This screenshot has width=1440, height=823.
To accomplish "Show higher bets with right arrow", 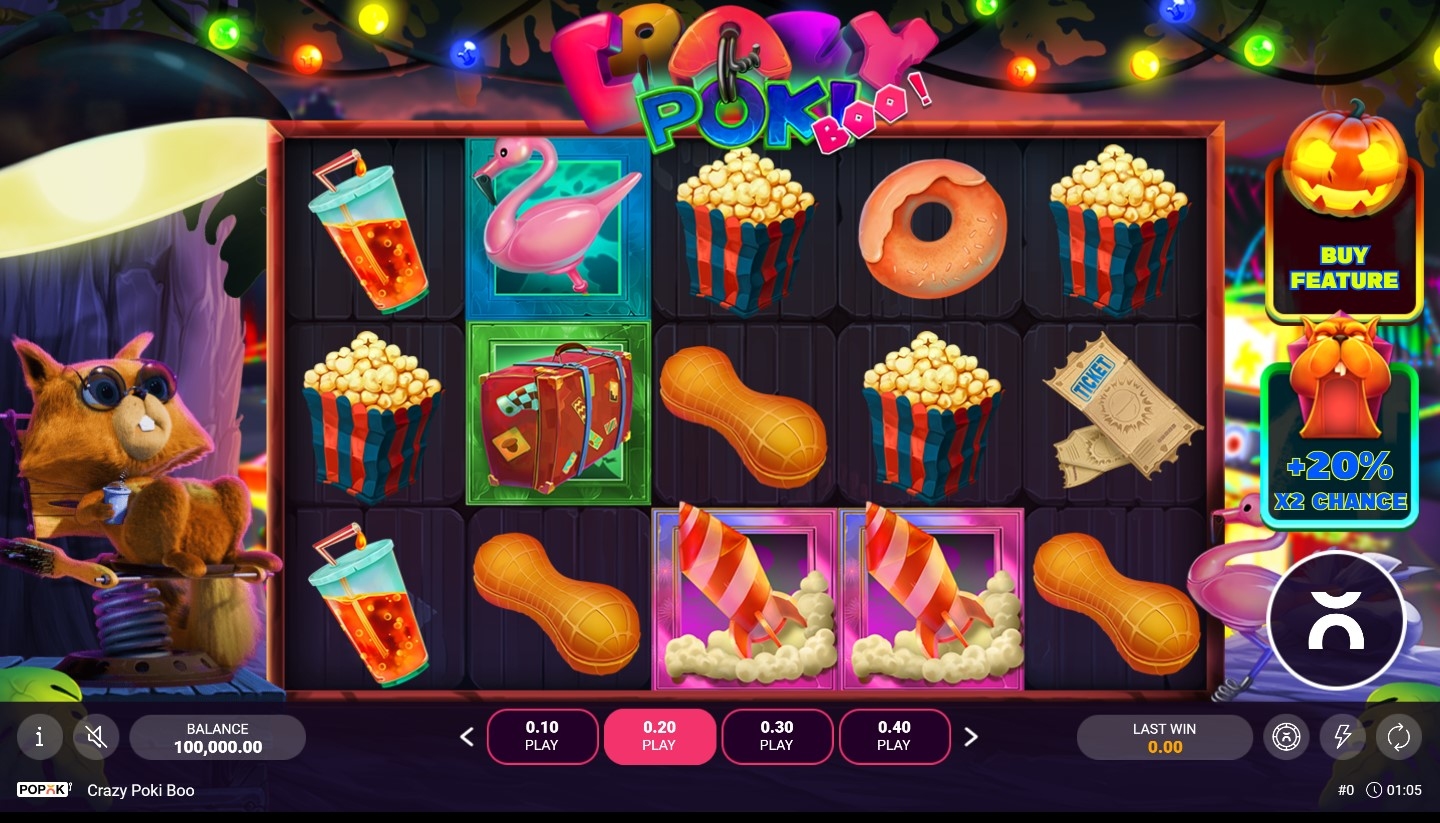I will pyautogui.click(x=970, y=738).
